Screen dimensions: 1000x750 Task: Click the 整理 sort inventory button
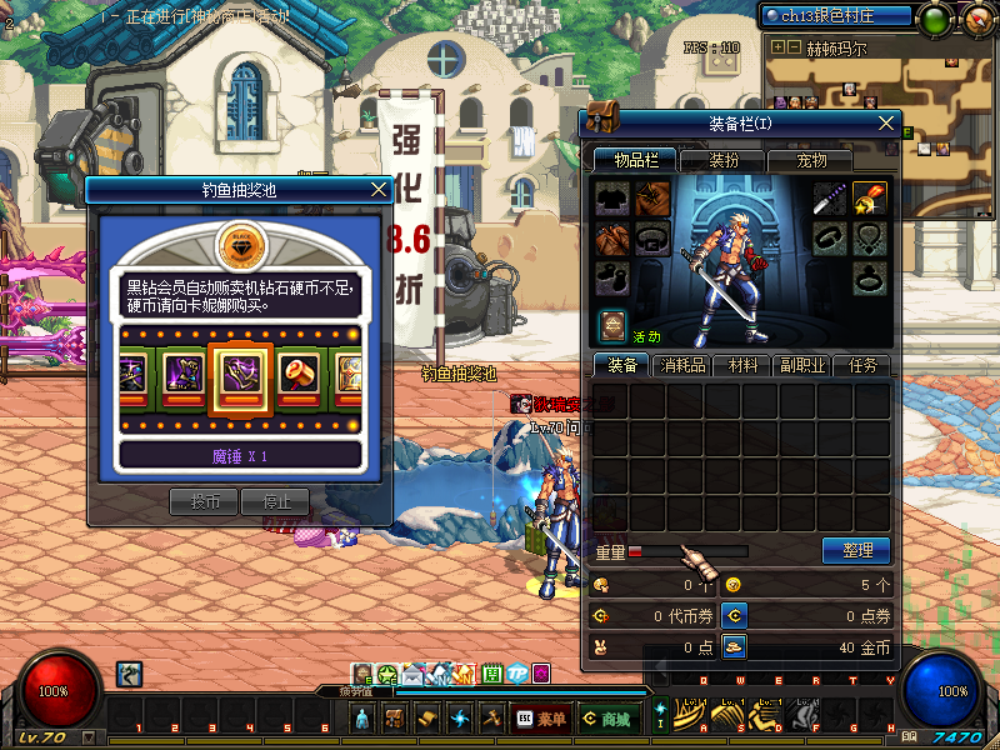coord(857,550)
